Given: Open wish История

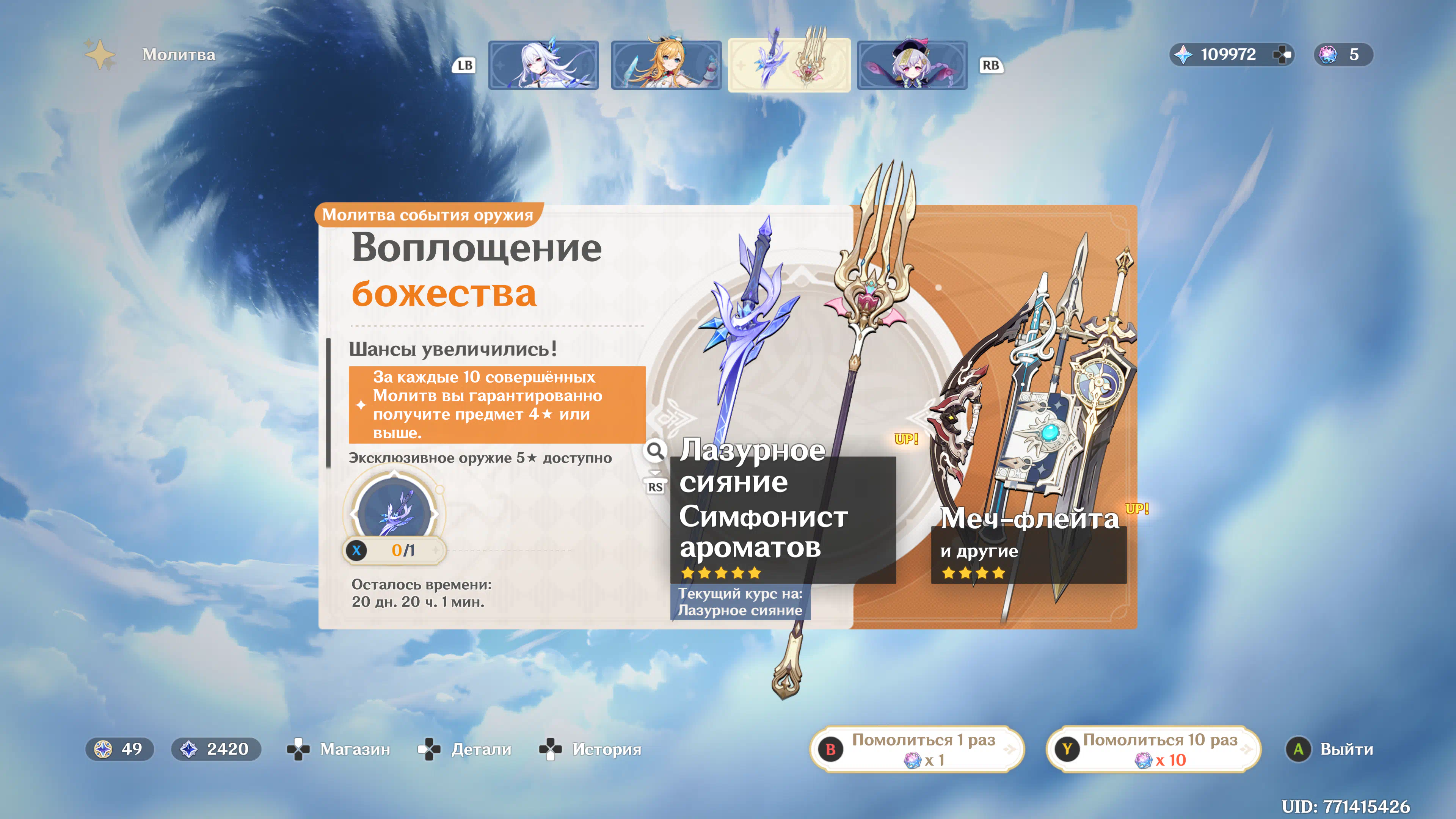Looking at the screenshot, I should pyautogui.click(x=591, y=749).
